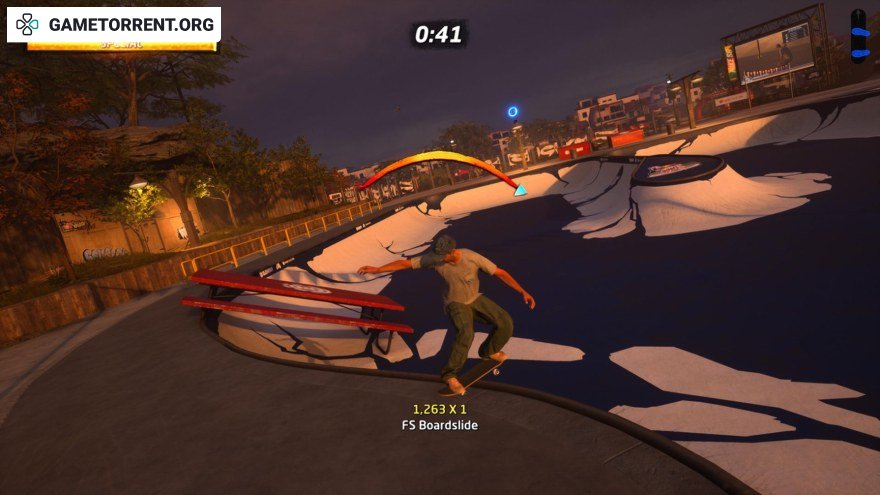Select the skateboard icon in the HUD
This screenshot has width=880, height=495.
click(x=859, y=36)
